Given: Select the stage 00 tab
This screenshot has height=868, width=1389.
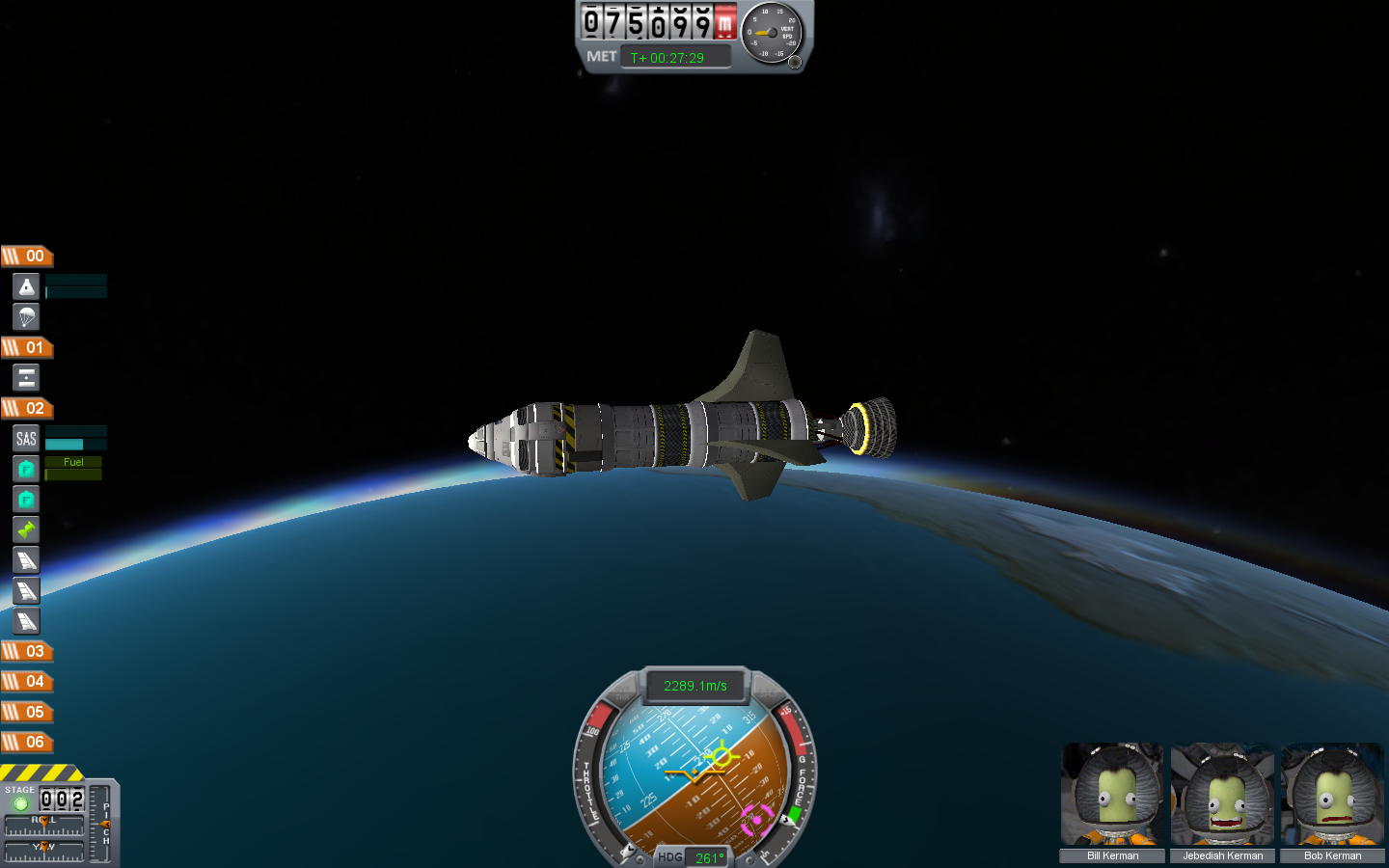Looking at the screenshot, I should click(27, 256).
